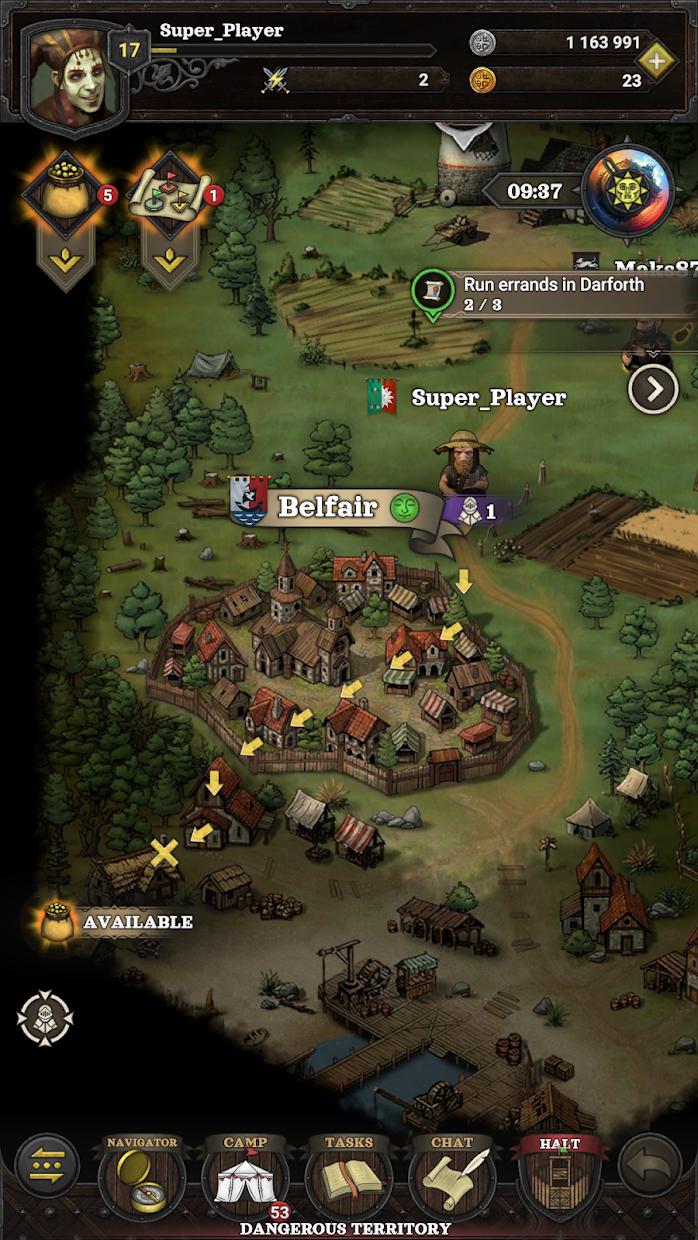Open the Chat scroll
This screenshot has height=1240, width=698.
pos(452,1177)
